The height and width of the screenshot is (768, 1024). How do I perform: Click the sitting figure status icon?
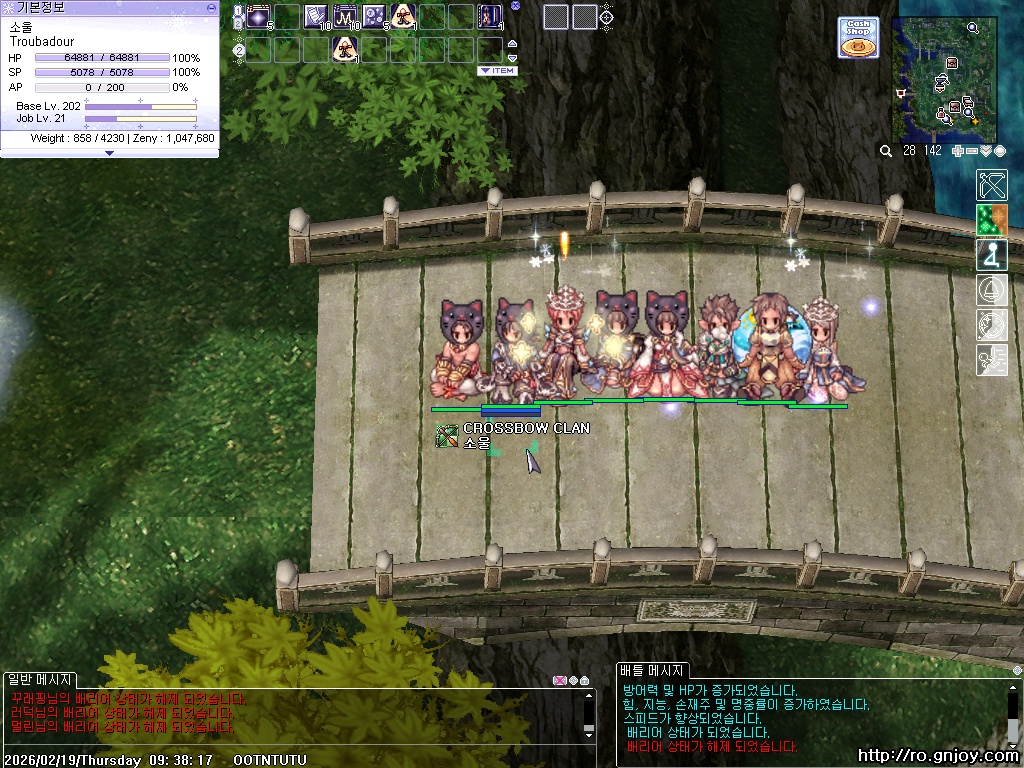(x=991, y=255)
